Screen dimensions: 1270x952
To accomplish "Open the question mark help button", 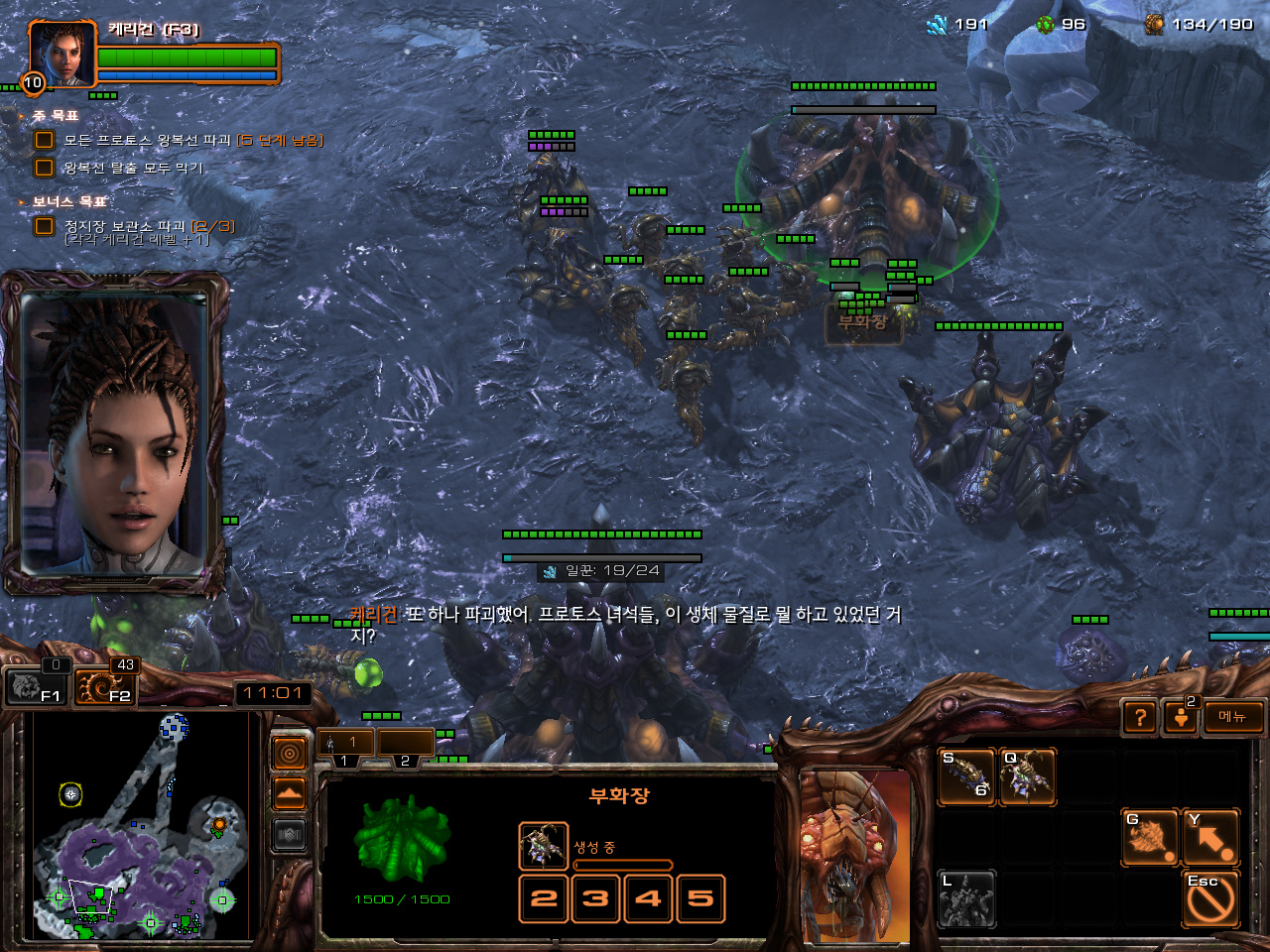I will [x=1141, y=717].
